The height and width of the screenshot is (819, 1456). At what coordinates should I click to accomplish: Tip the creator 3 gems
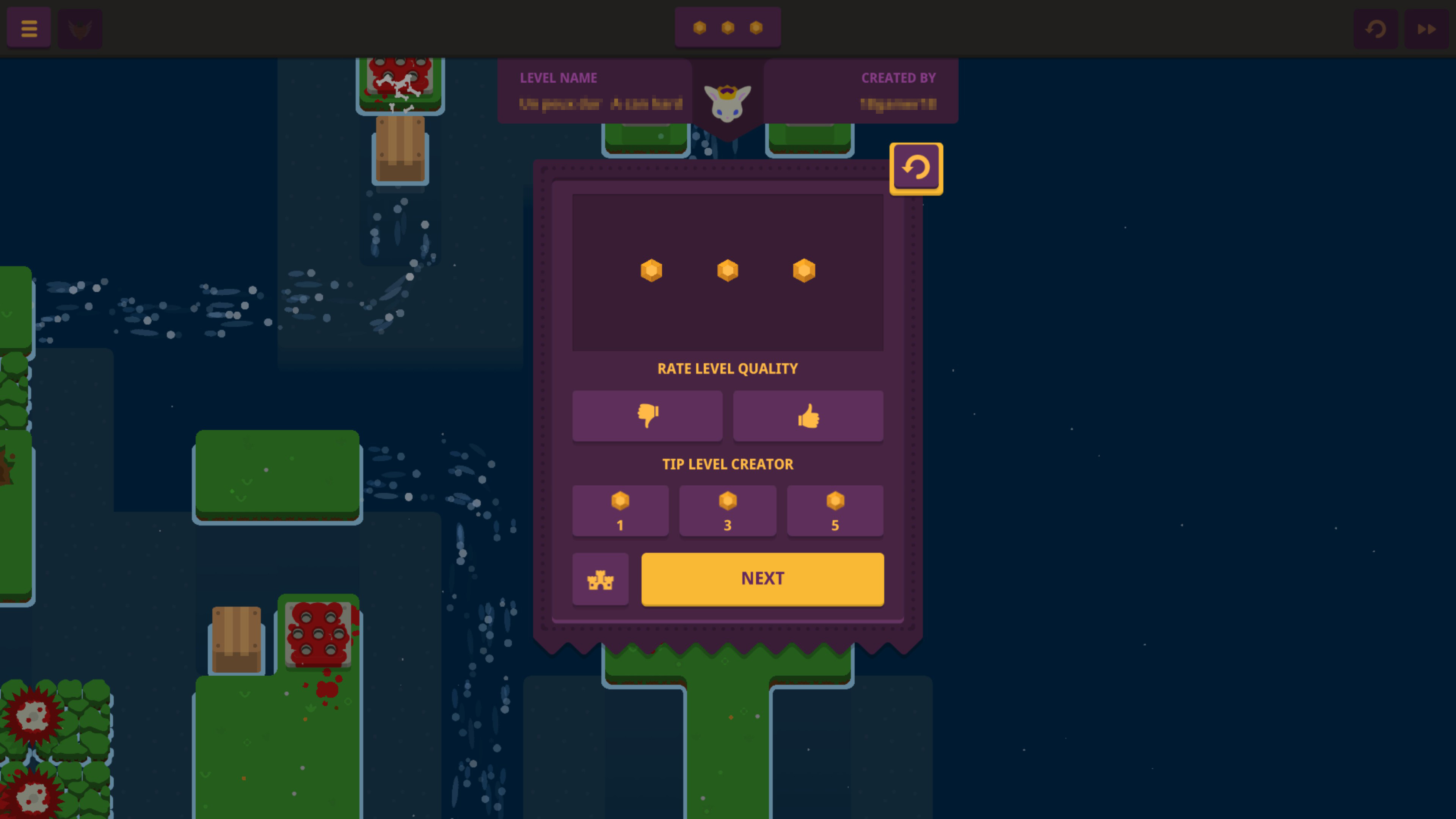[728, 510]
